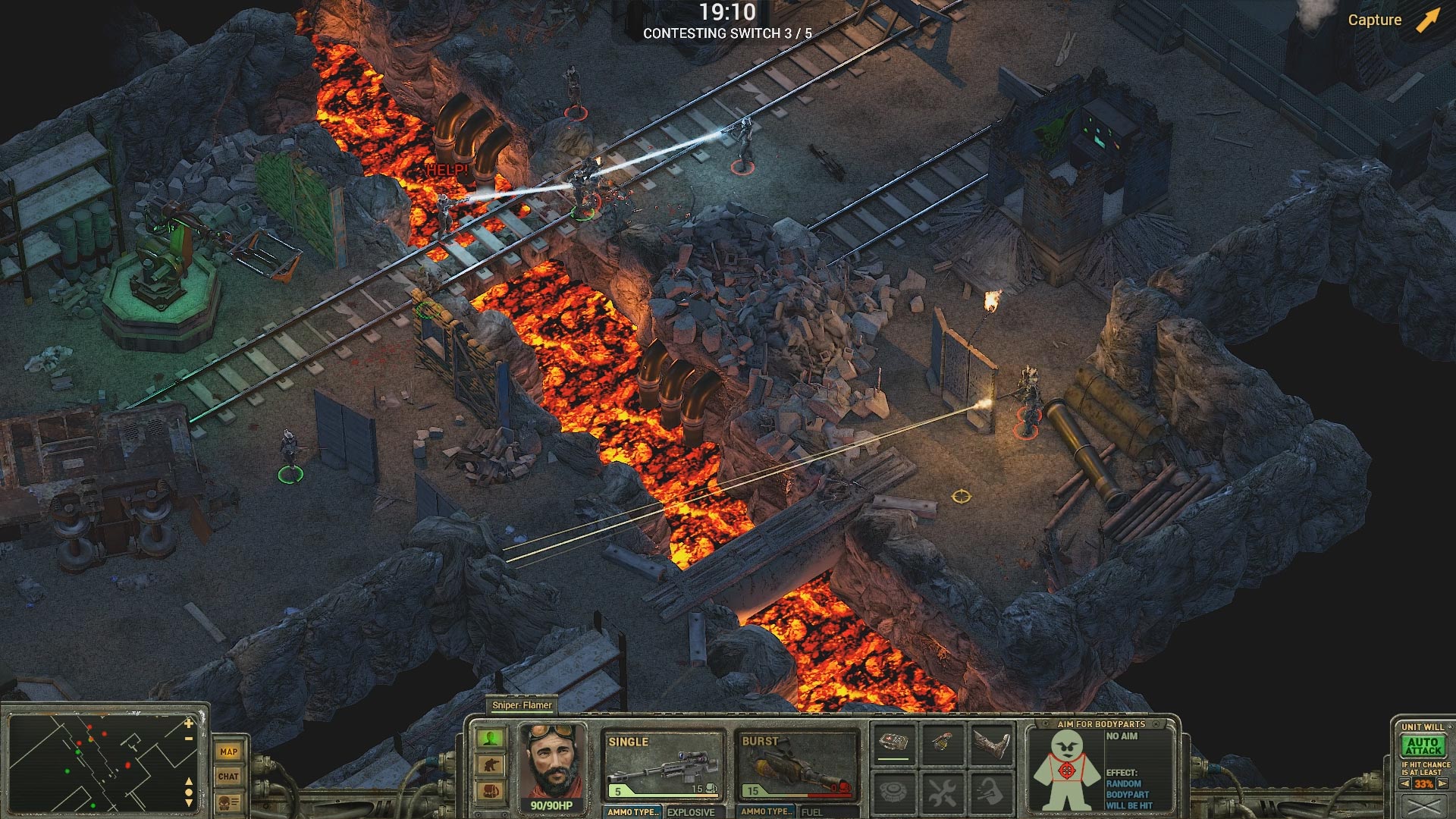Viewport: 1456px width, 819px height.
Task: Click the Capture objective arrow
Action: click(1424, 19)
